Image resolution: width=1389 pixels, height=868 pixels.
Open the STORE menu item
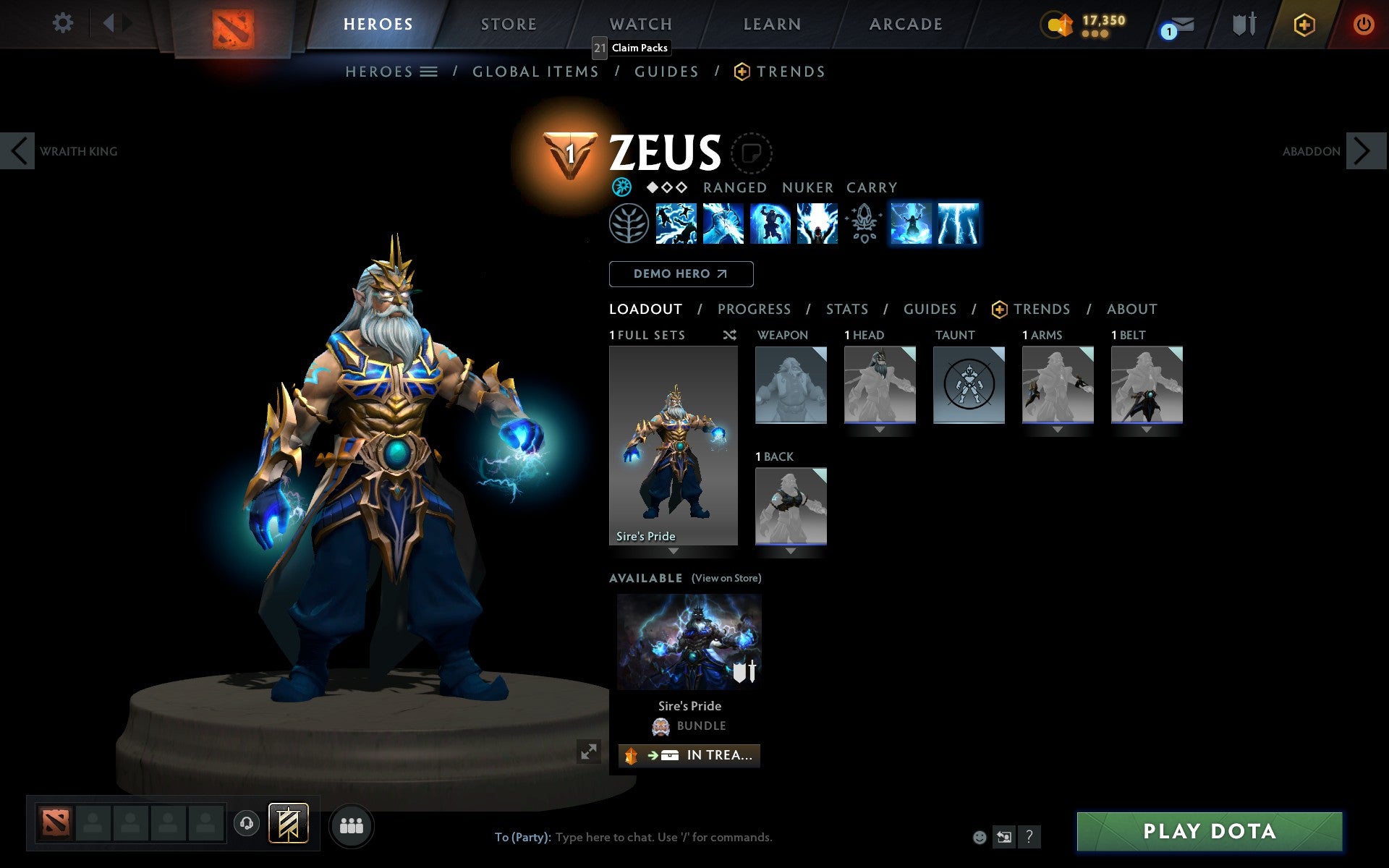(x=508, y=24)
